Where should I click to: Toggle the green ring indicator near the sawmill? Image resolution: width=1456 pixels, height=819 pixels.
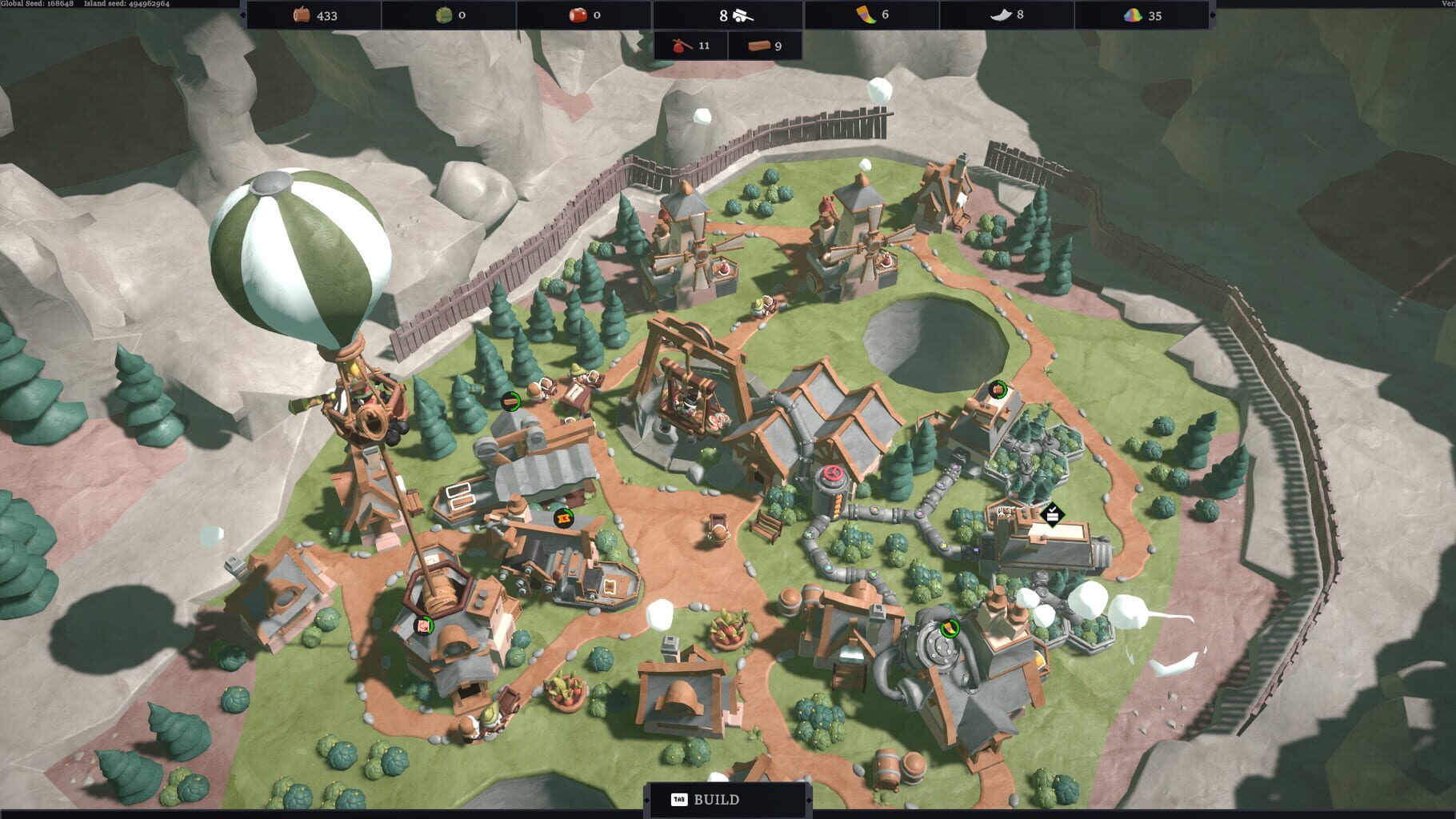[510, 402]
